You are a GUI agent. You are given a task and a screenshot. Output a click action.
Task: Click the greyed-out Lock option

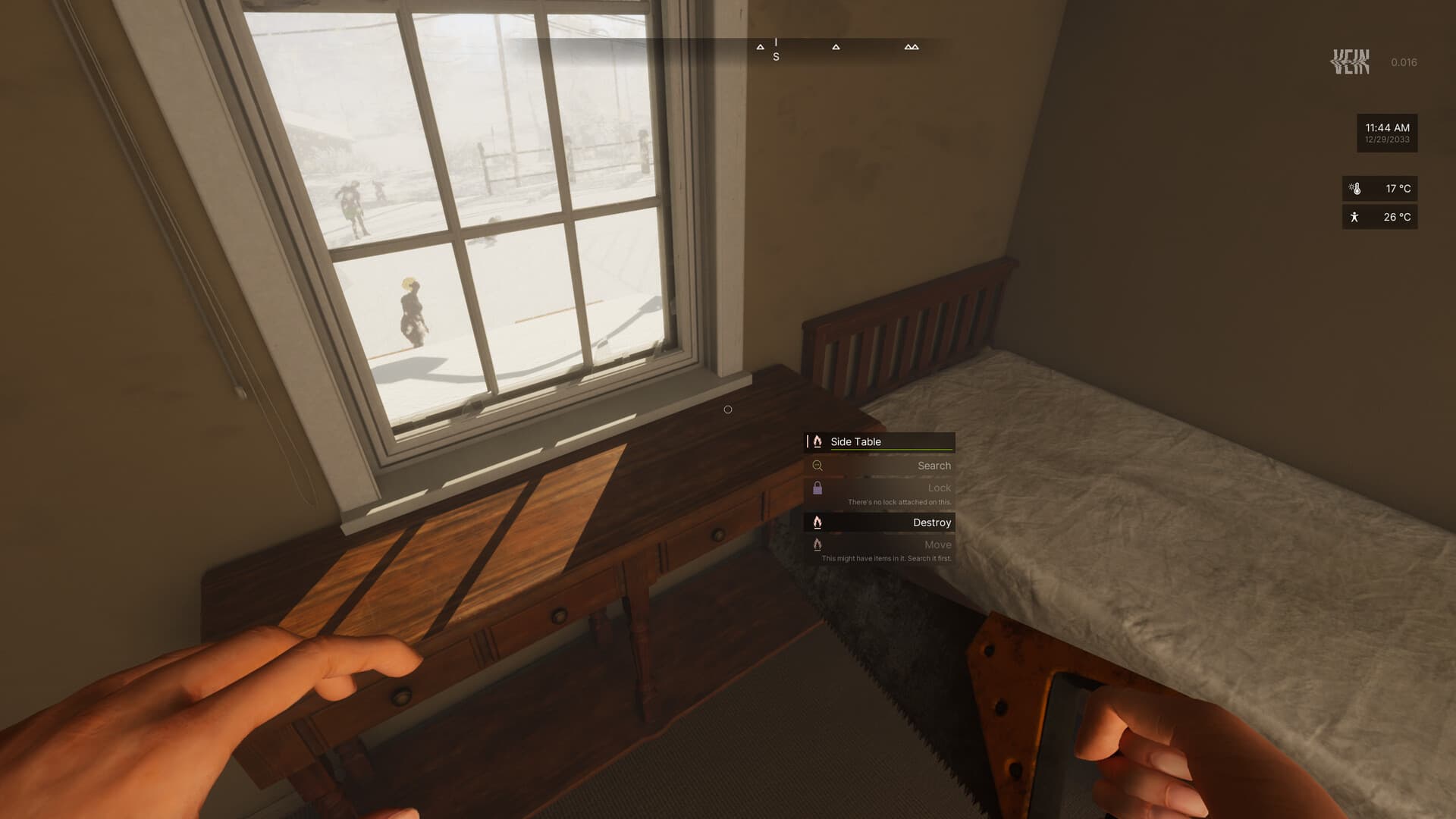coord(939,488)
